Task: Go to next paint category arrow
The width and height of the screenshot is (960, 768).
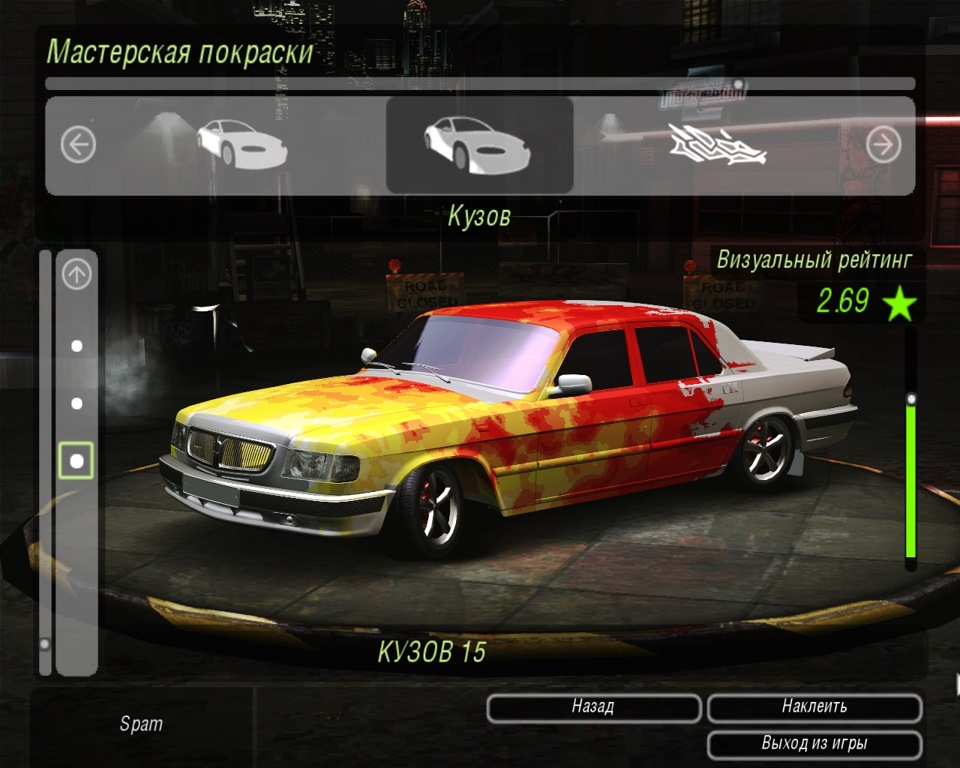Action: (x=883, y=146)
